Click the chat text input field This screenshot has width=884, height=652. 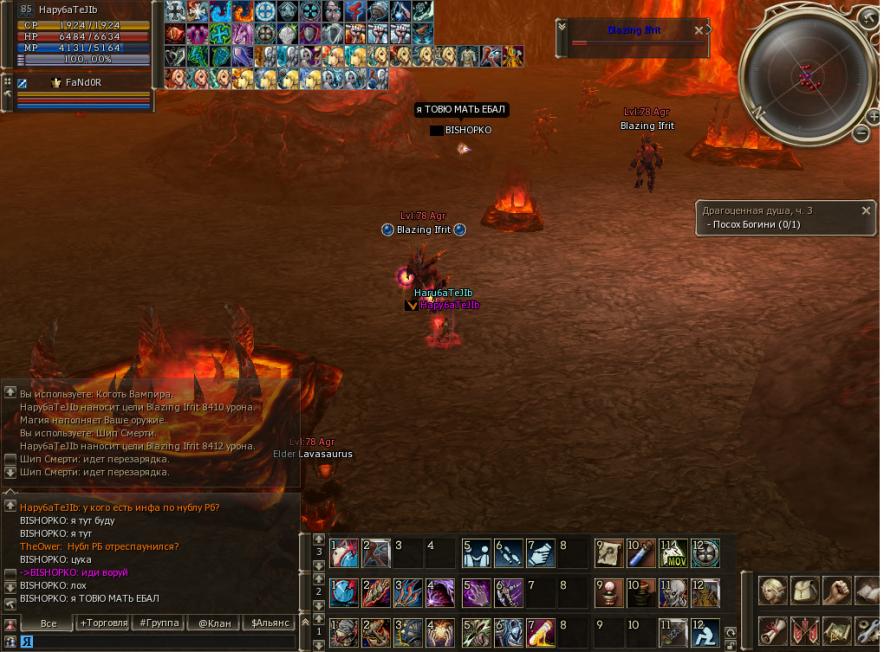pos(160,641)
